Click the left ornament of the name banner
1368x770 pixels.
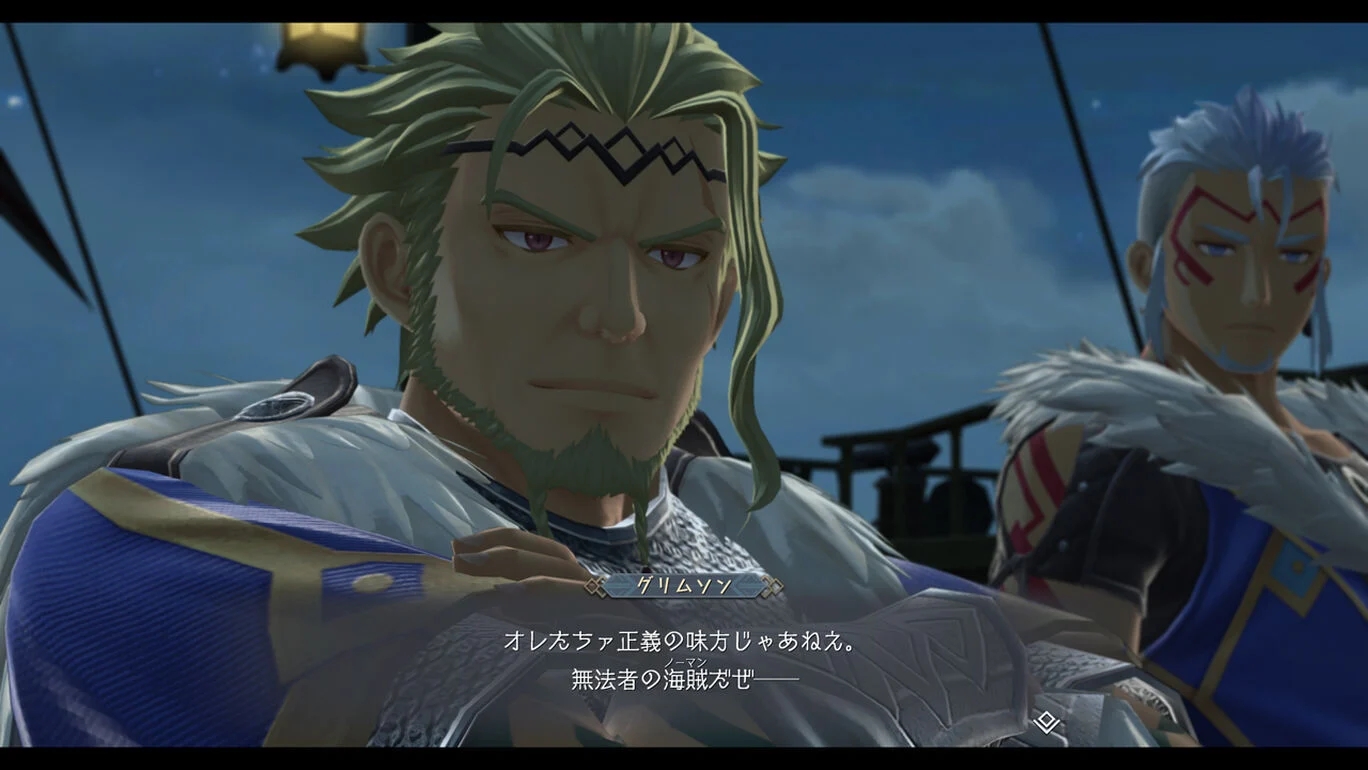click(594, 587)
